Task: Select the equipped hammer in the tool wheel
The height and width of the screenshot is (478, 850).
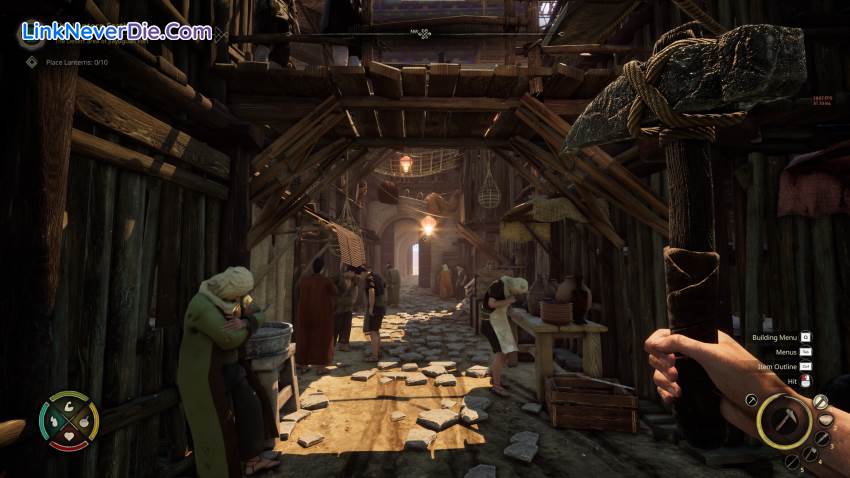Action: point(784,419)
